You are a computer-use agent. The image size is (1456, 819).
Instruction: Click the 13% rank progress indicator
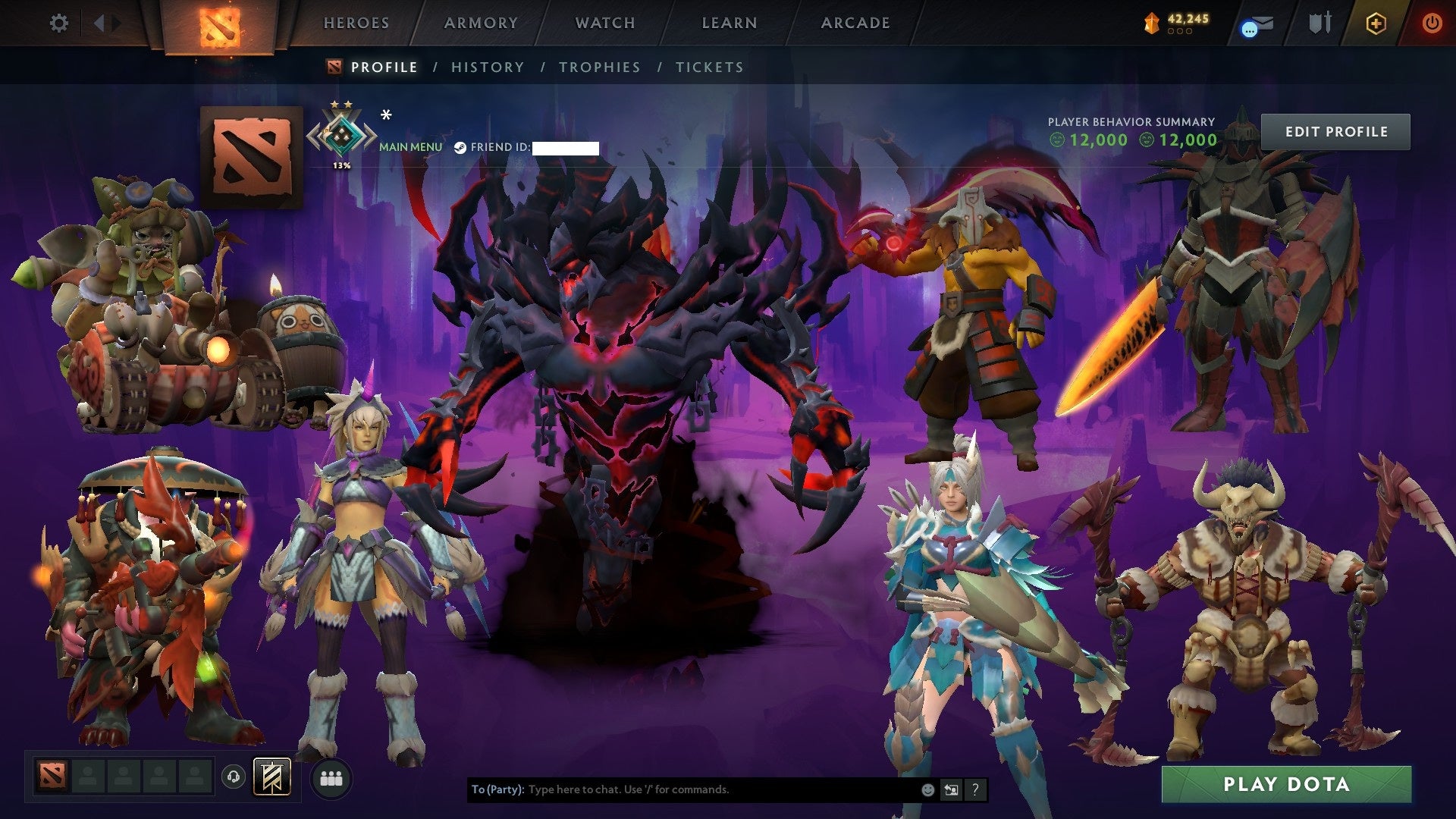tap(340, 163)
